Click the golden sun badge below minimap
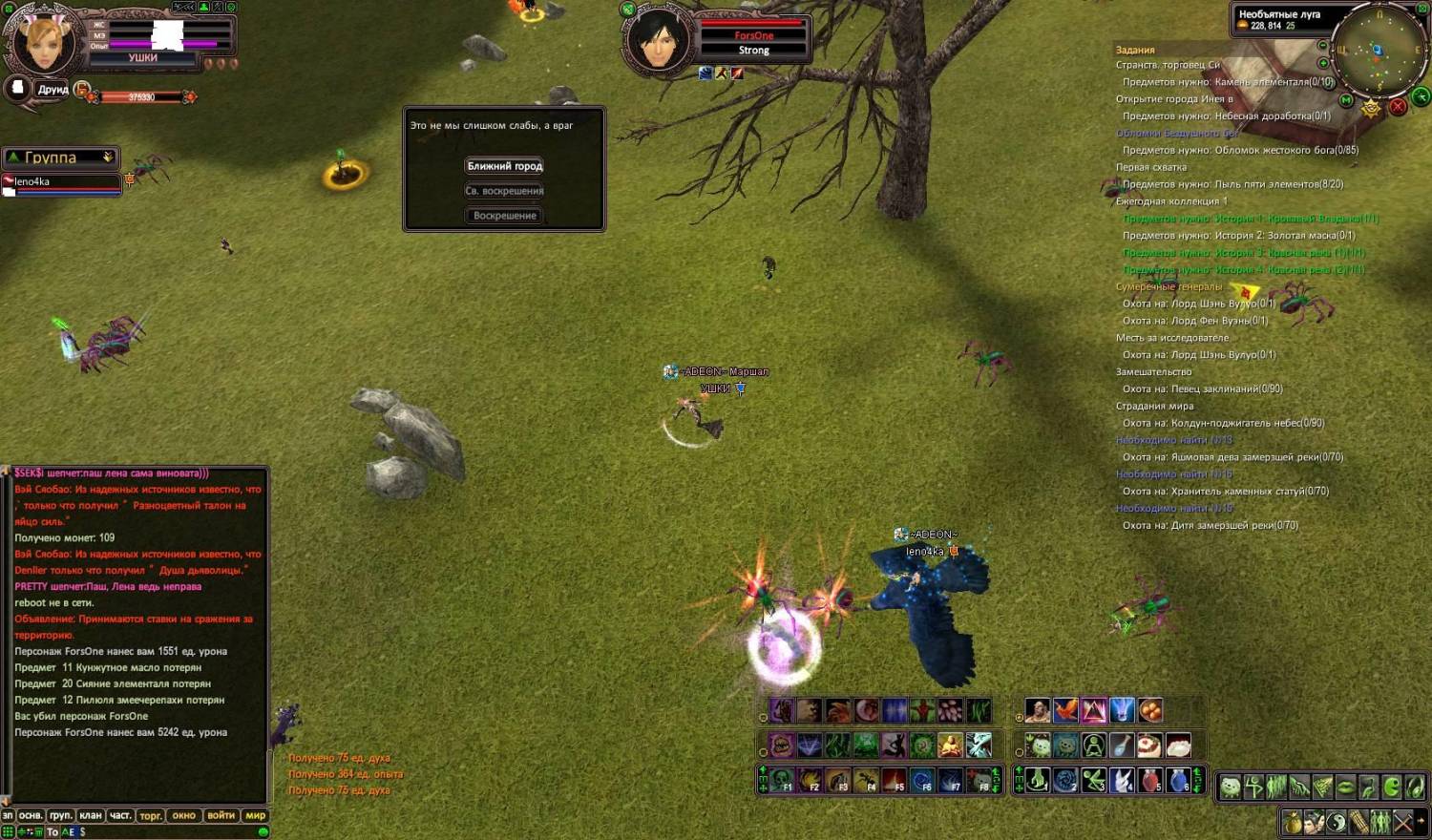1432x840 pixels. (1371, 108)
